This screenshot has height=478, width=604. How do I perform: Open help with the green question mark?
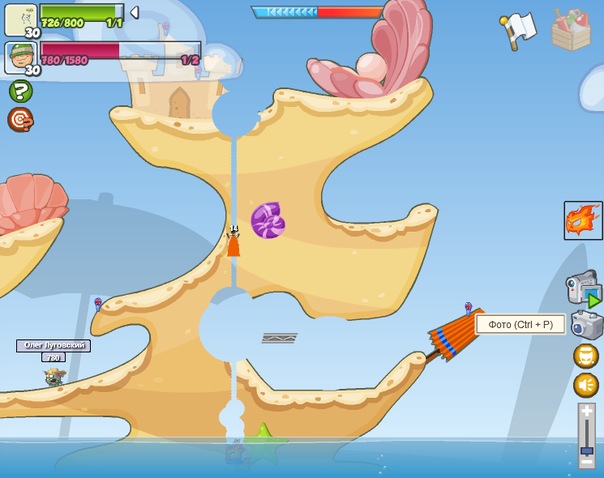click(x=21, y=91)
